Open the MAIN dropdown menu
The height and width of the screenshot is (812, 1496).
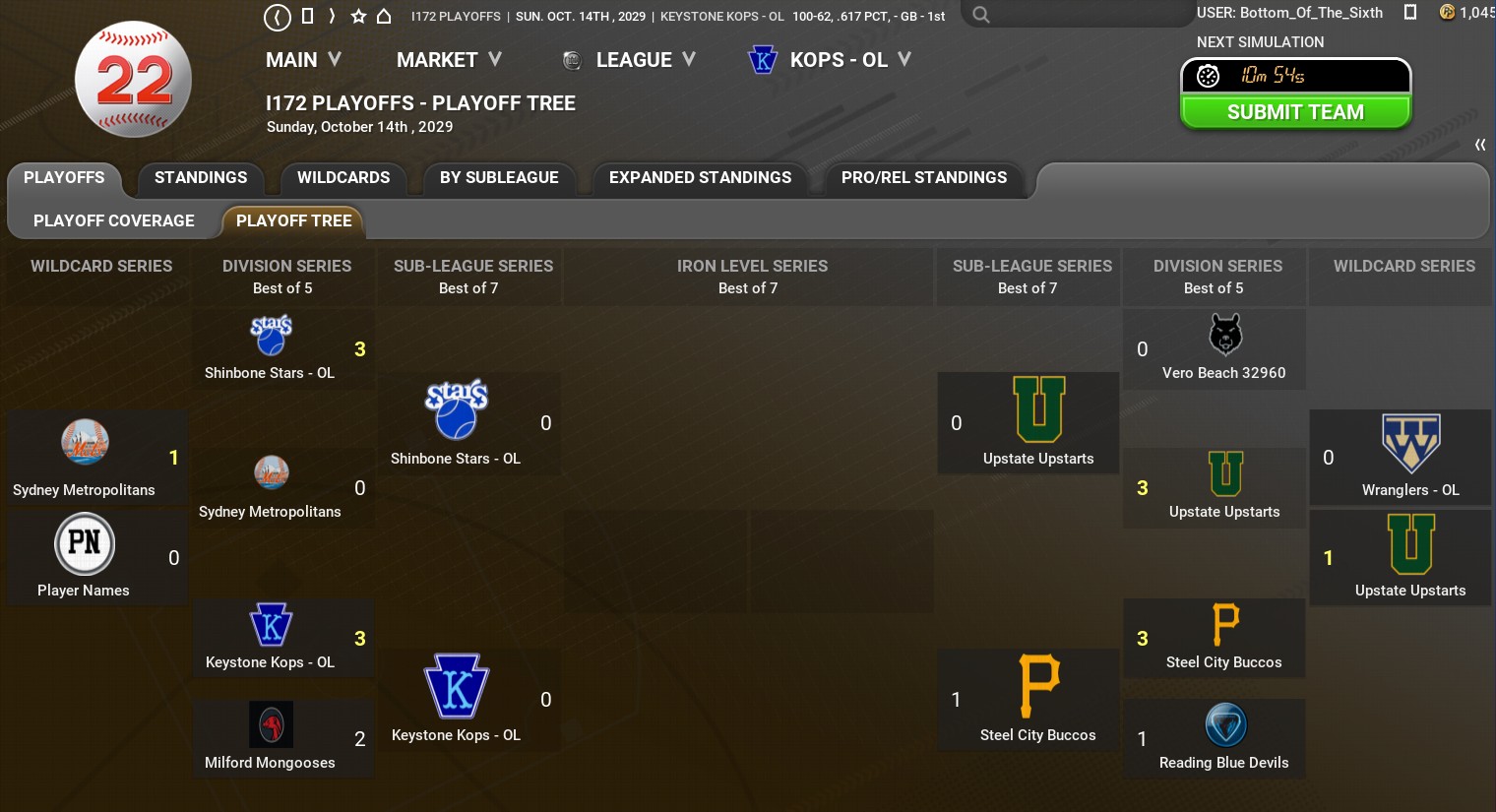click(303, 60)
